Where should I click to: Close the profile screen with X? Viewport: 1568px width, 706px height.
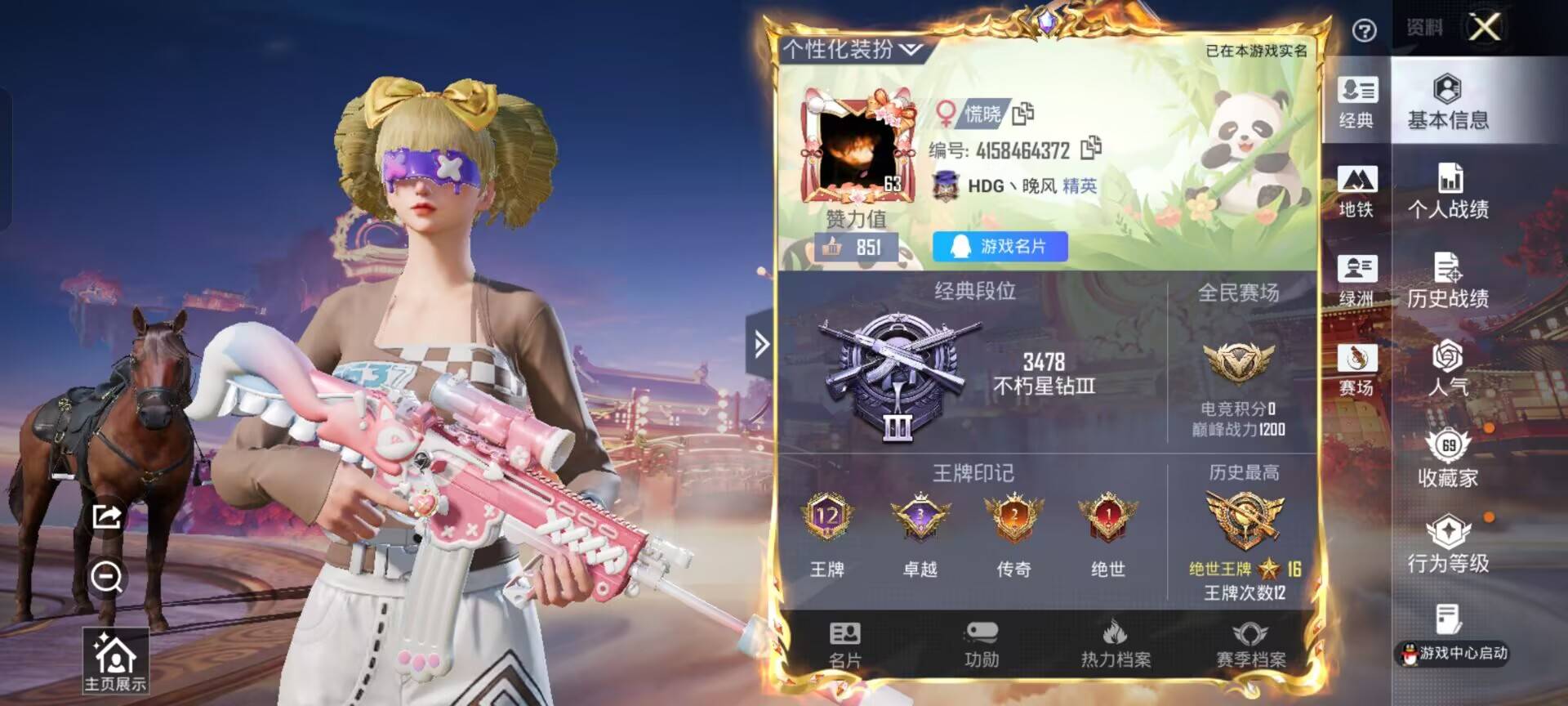click(1484, 28)
